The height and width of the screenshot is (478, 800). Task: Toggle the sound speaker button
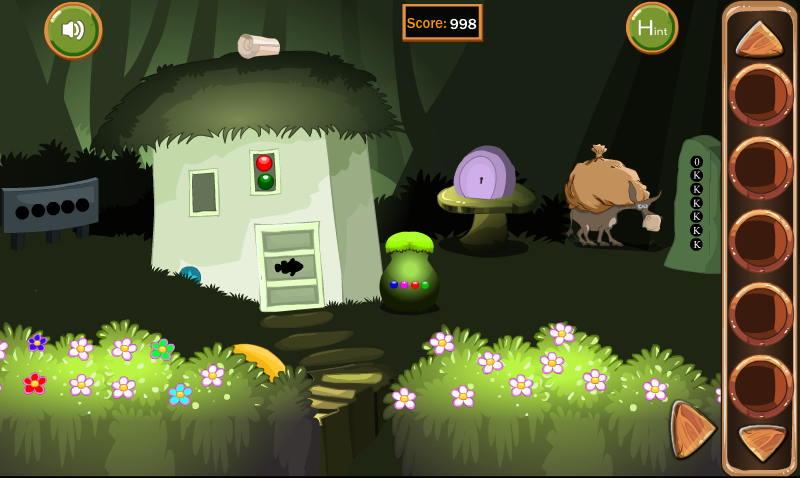[73, 30]
